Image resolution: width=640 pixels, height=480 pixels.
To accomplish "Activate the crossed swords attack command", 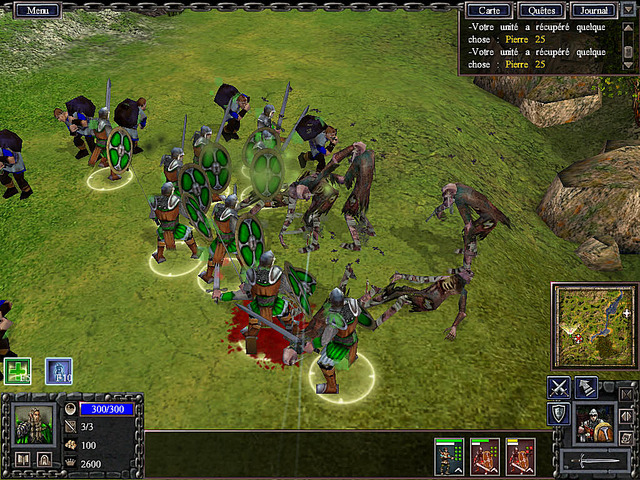I will coord(559,388).
